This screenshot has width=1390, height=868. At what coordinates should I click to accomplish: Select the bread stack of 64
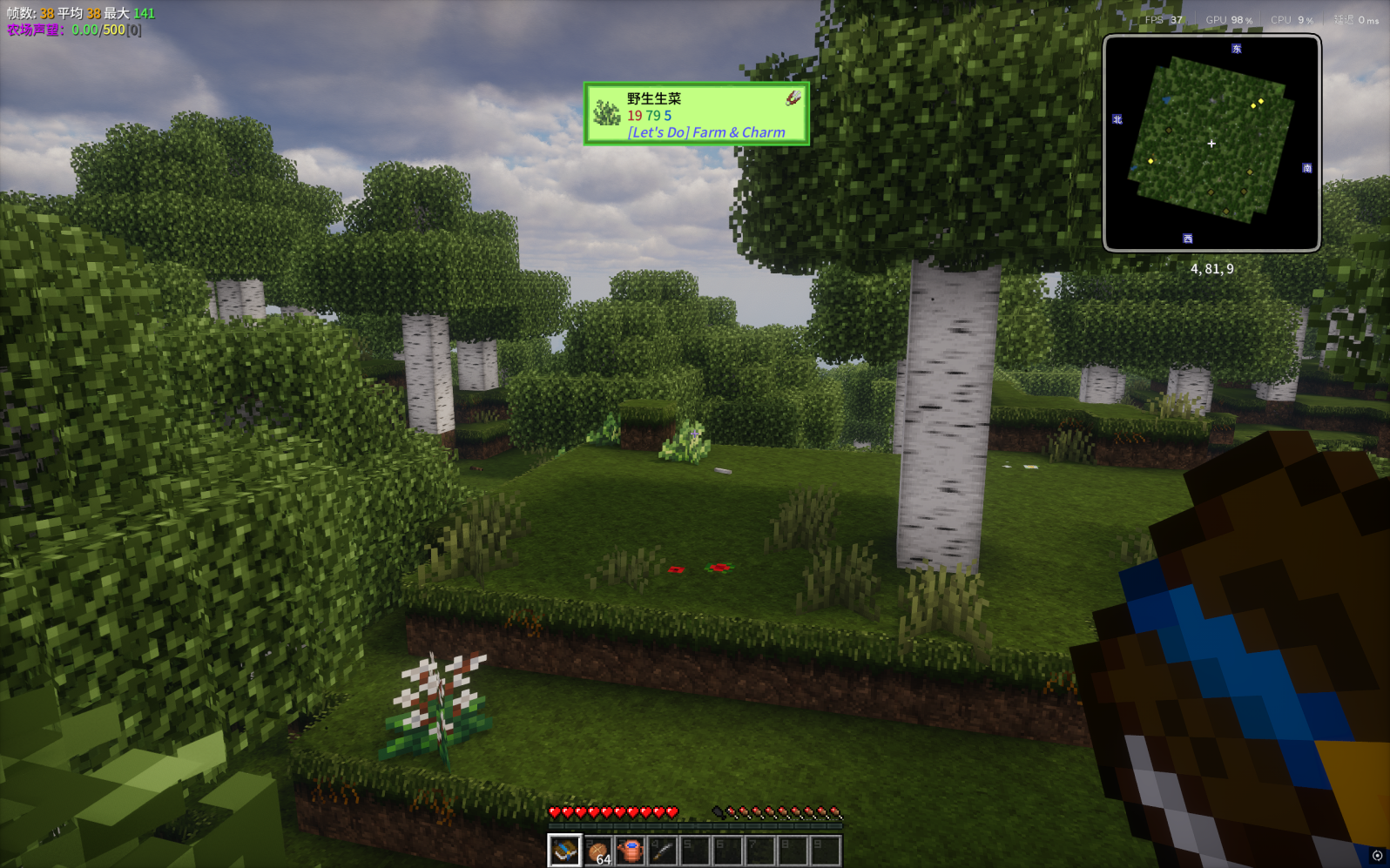point(597,851)
